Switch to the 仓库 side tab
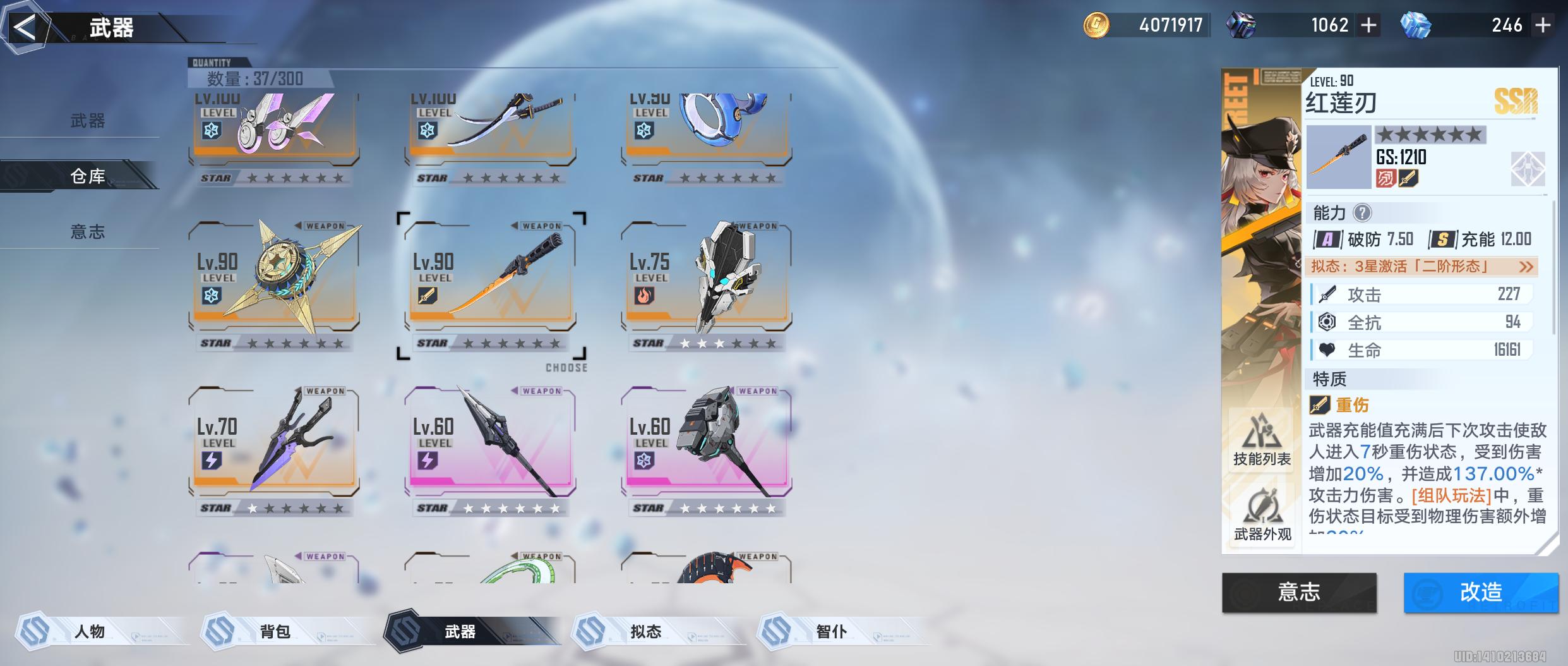Image resolution: width=1568 pixels, height=666 pixels. click(87, 176)
